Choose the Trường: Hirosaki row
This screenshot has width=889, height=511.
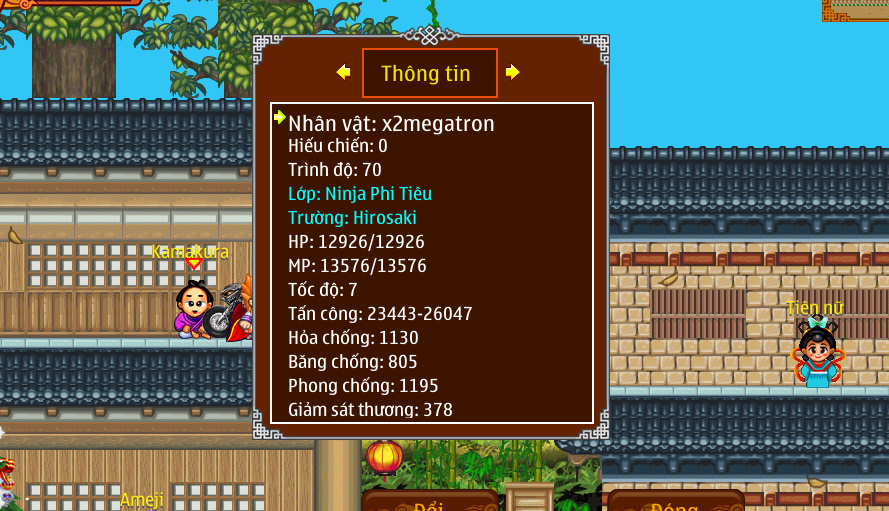coord(352,218)
